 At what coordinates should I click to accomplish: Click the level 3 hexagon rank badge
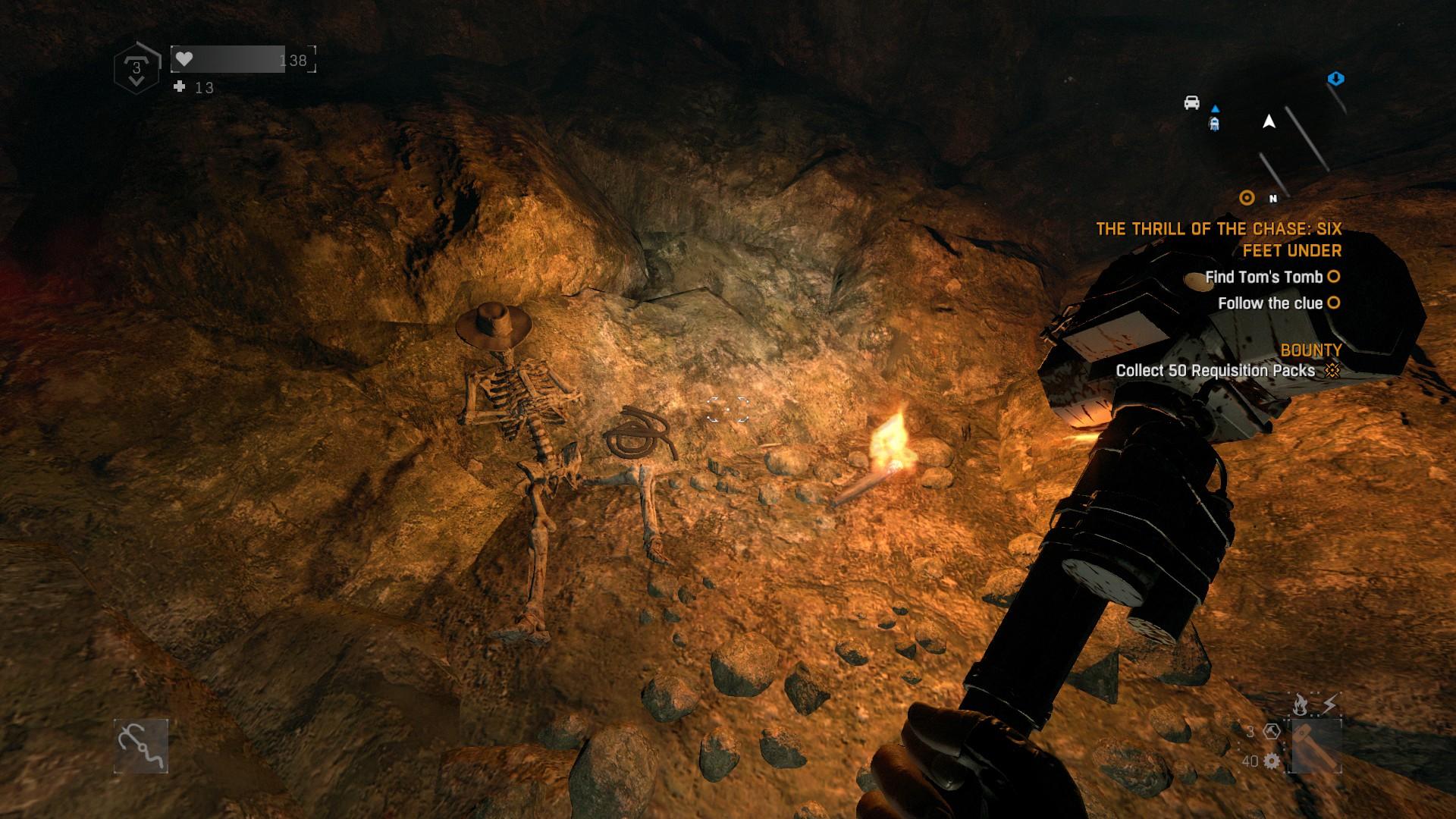tap(136, 68)
